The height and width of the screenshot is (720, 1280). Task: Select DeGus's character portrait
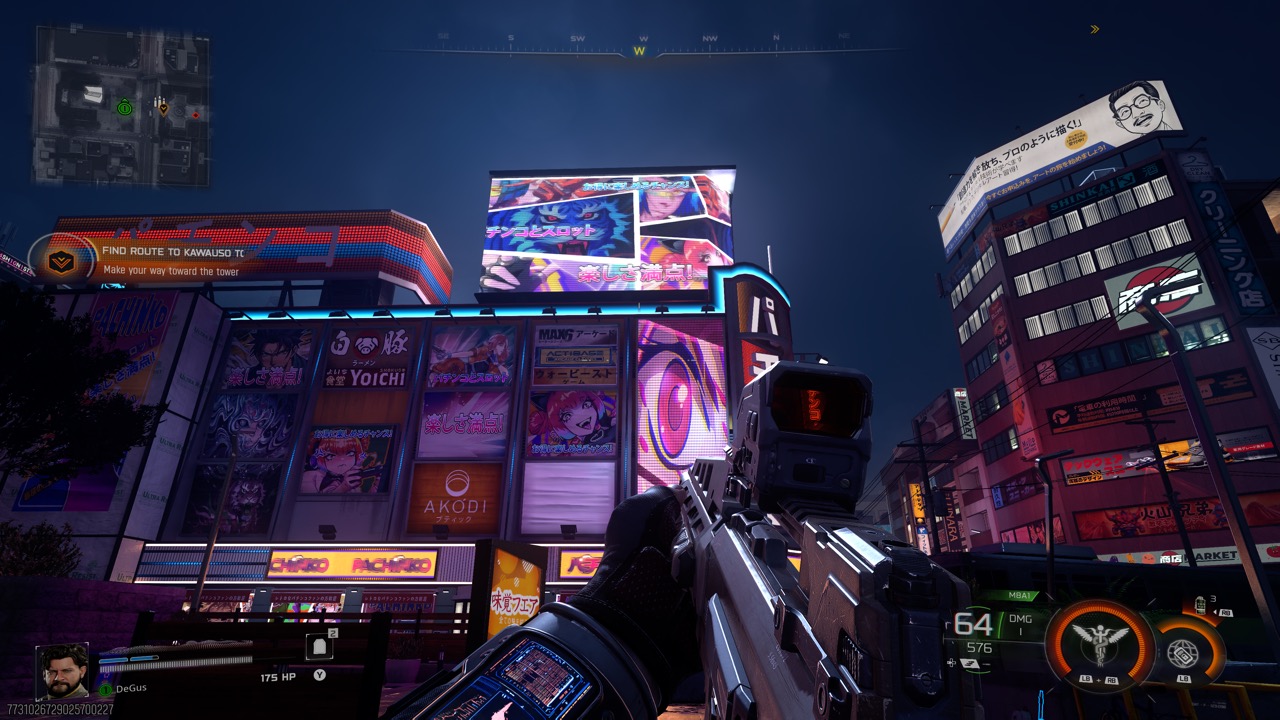tap(62, 671)
